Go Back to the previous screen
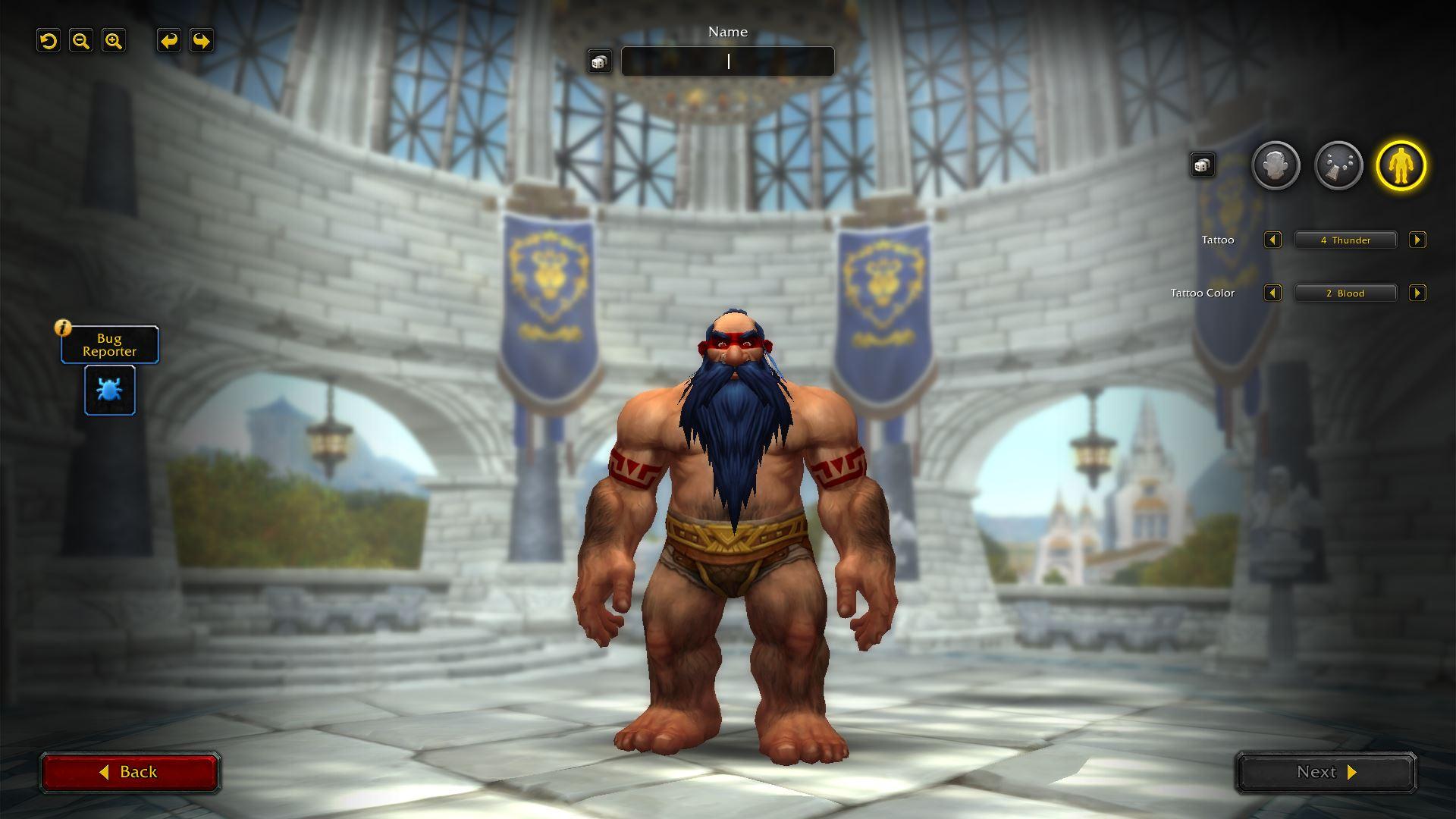 click(x=130, y=772)
